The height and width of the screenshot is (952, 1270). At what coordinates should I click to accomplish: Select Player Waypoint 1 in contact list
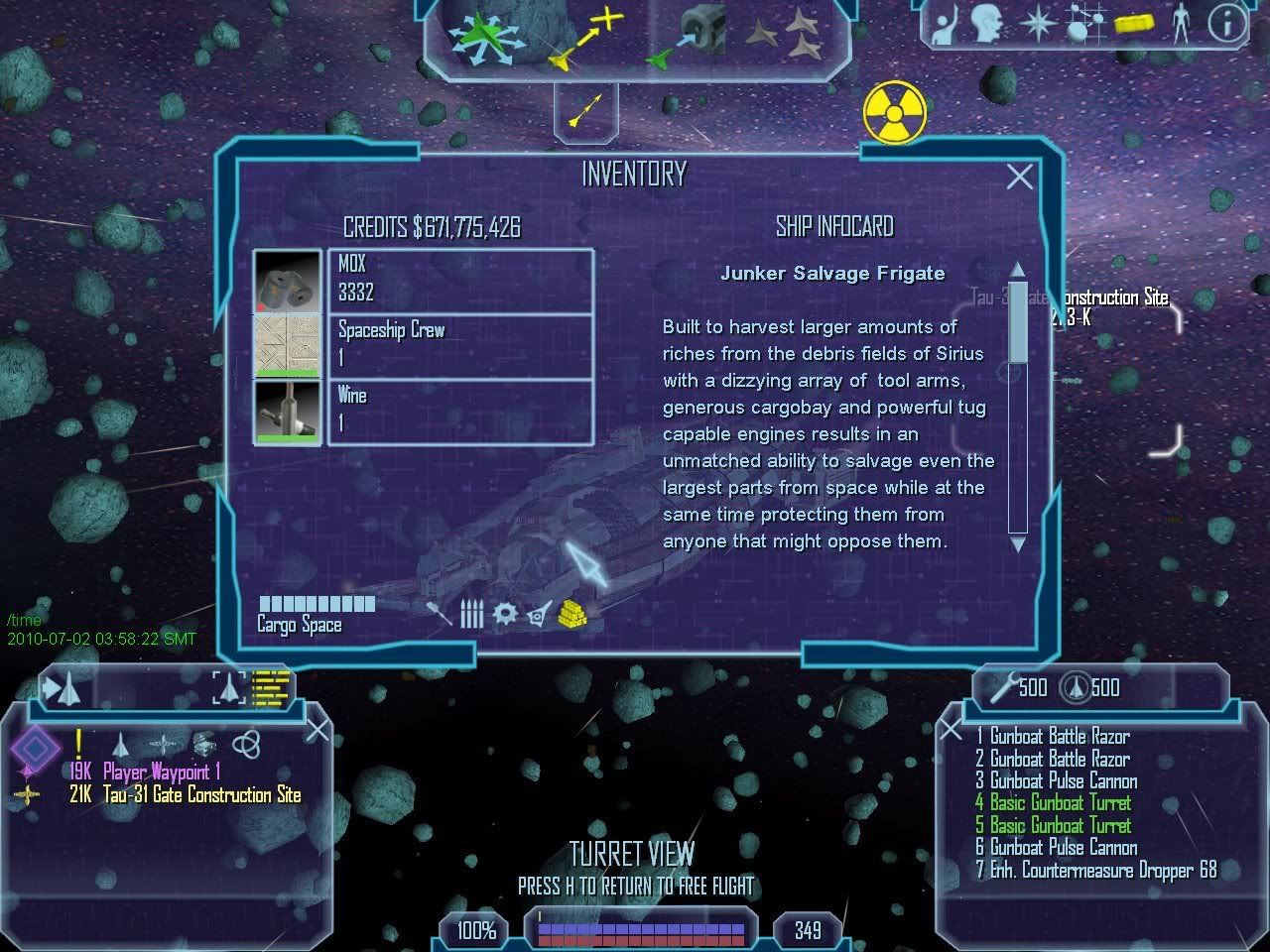pyautogui.click(x=161, y=772)
